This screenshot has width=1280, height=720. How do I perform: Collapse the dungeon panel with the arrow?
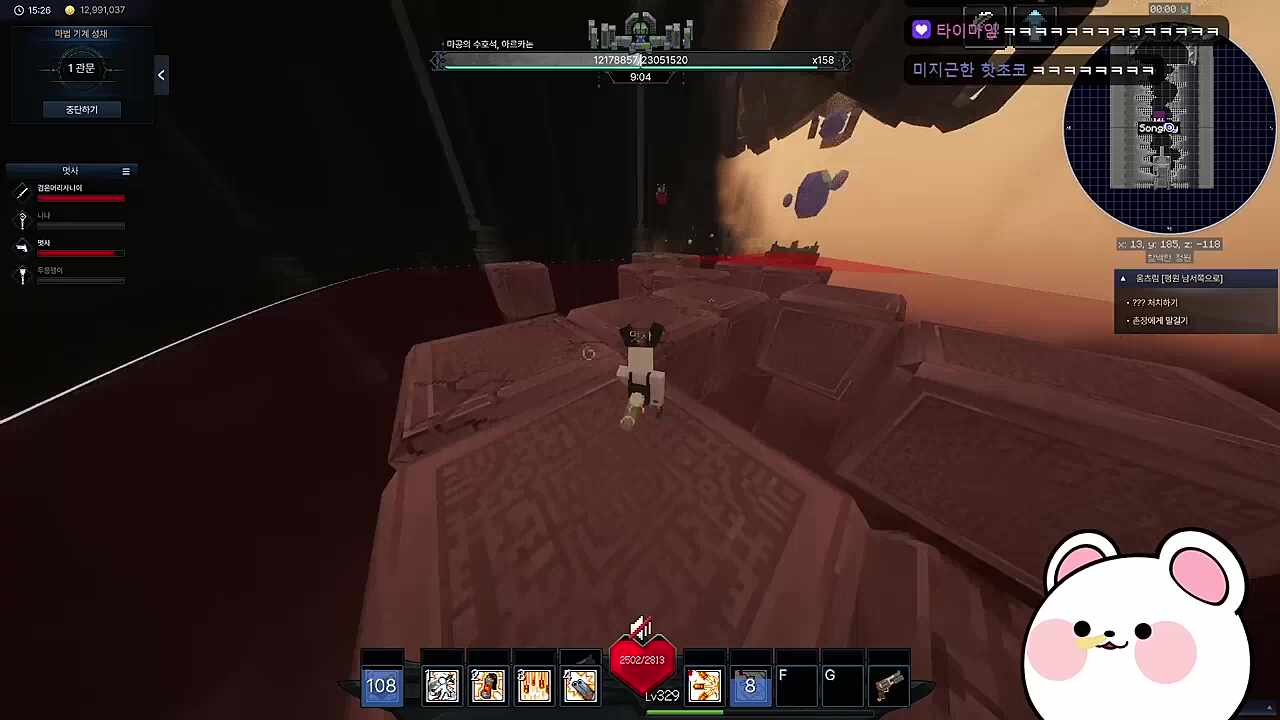[161, 75]
